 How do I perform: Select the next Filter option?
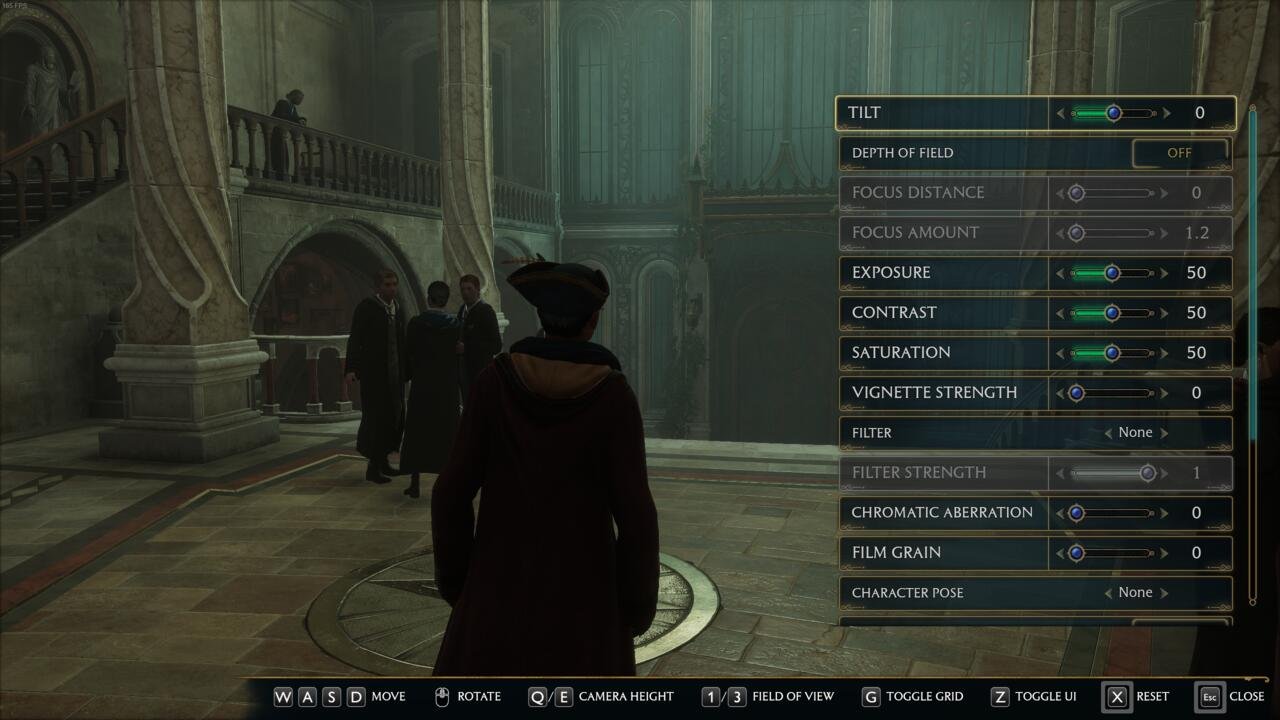(x=1165, y=433)
